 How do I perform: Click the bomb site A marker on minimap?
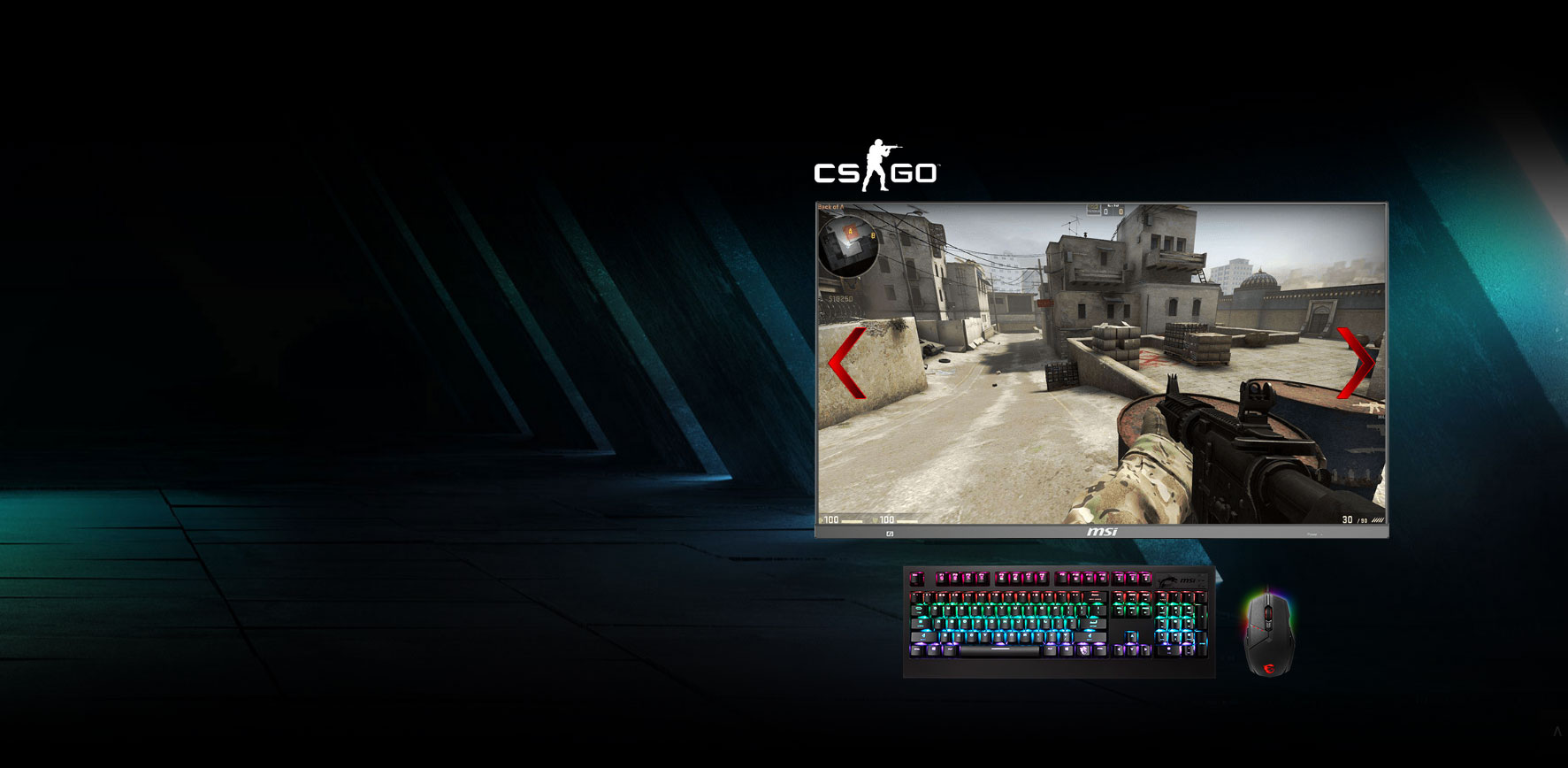coord(850,231)
